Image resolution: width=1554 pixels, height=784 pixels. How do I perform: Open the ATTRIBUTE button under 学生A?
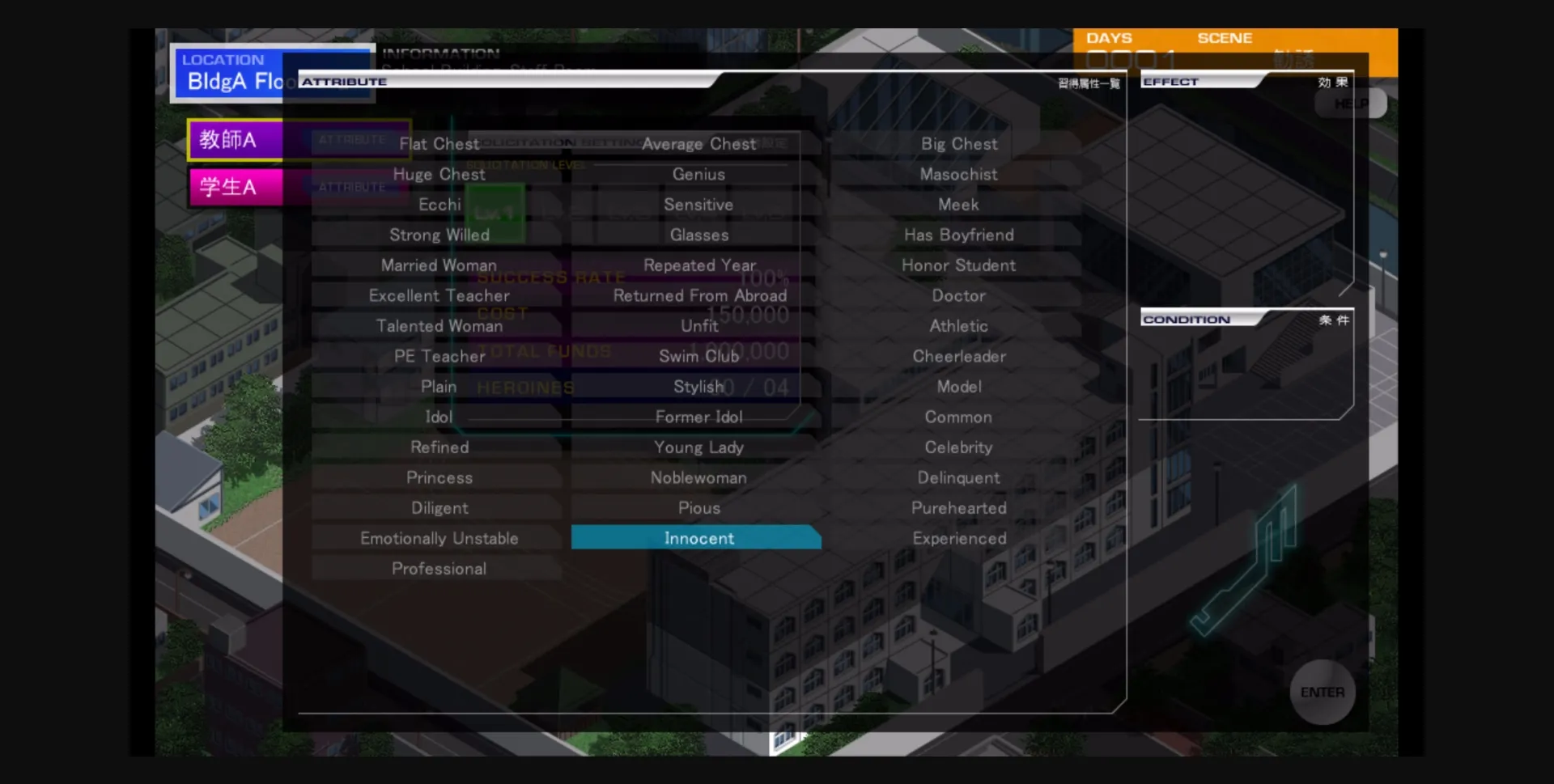(354, 186)
